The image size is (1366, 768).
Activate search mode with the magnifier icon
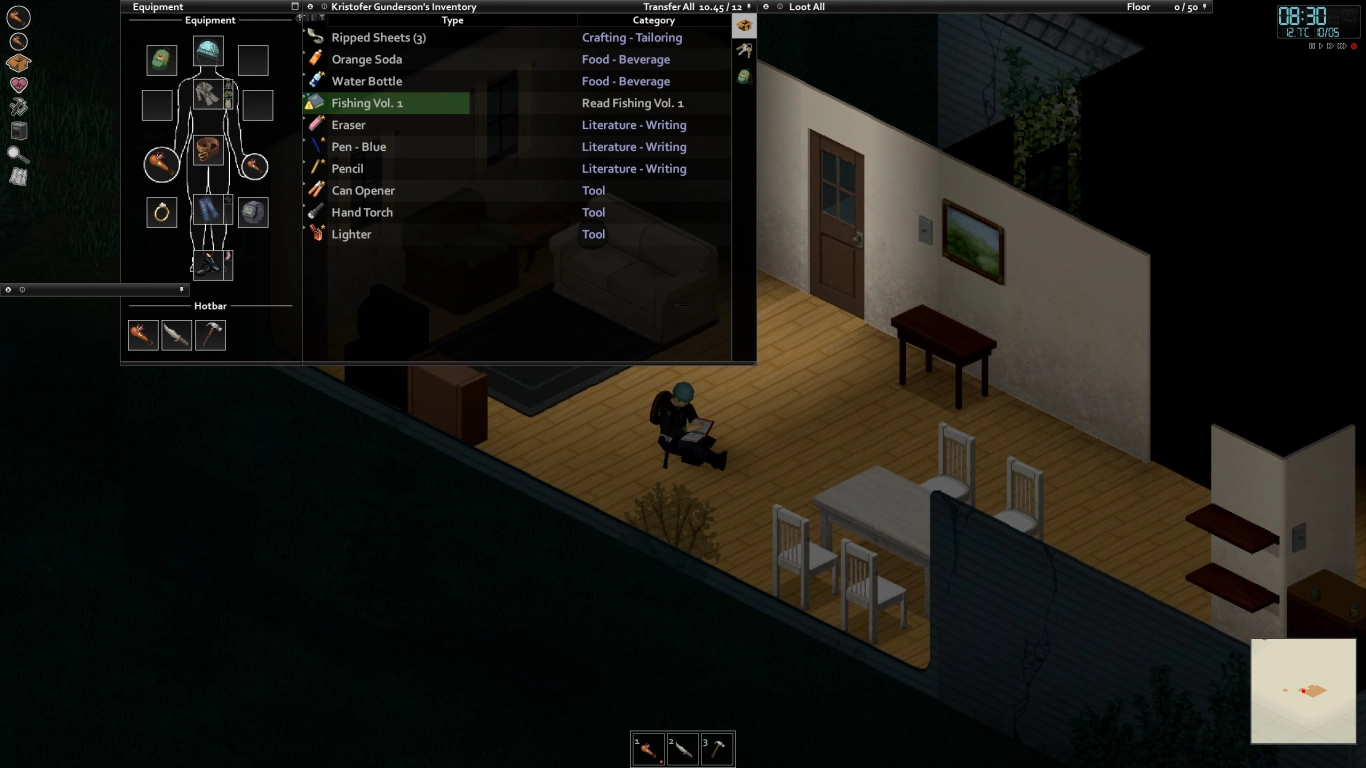click(17, 153)
